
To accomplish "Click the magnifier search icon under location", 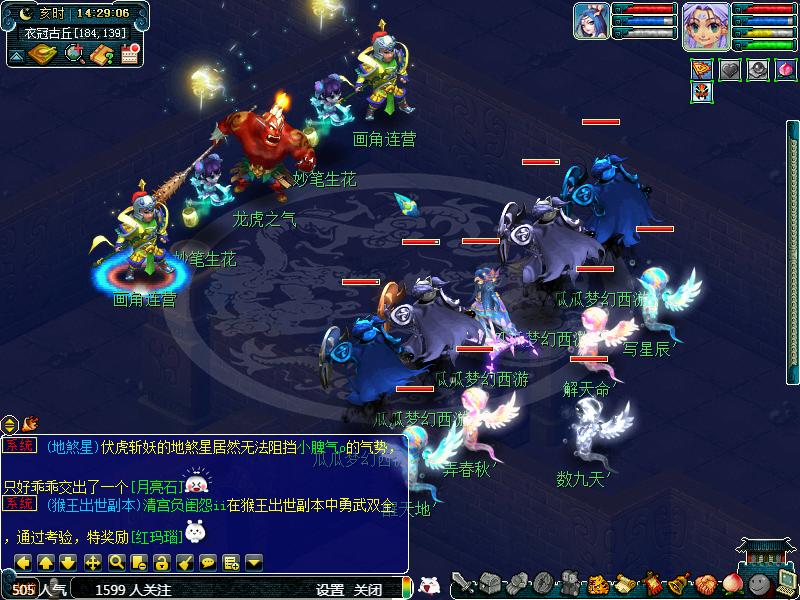I will click(x=74, y=55).
